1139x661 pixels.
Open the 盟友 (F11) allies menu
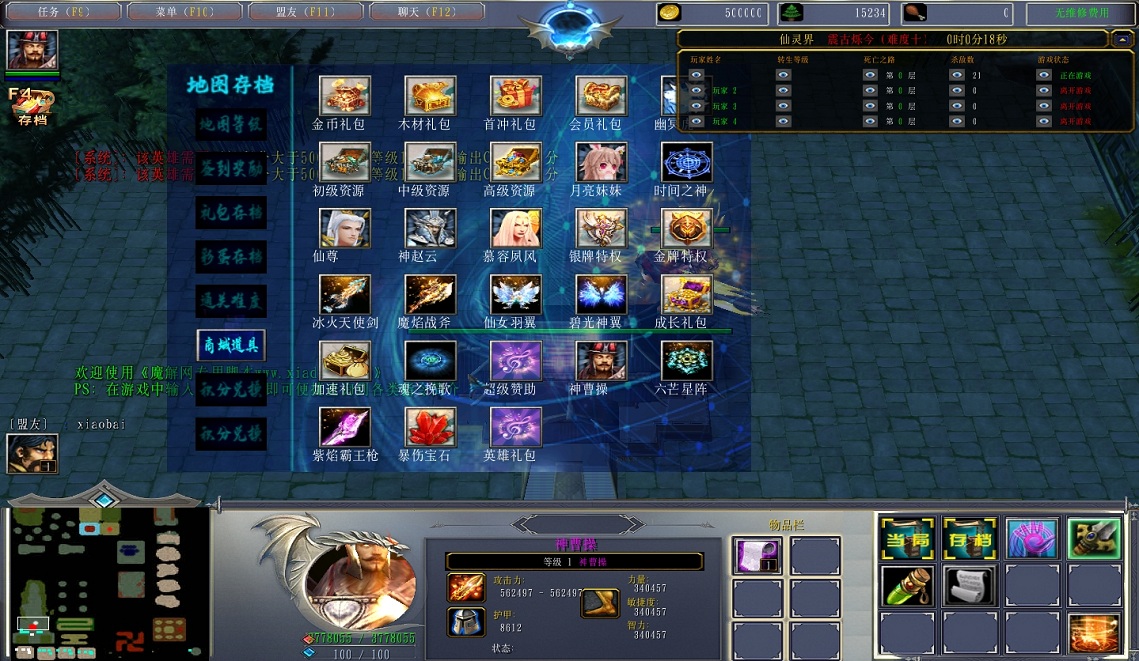304,12
